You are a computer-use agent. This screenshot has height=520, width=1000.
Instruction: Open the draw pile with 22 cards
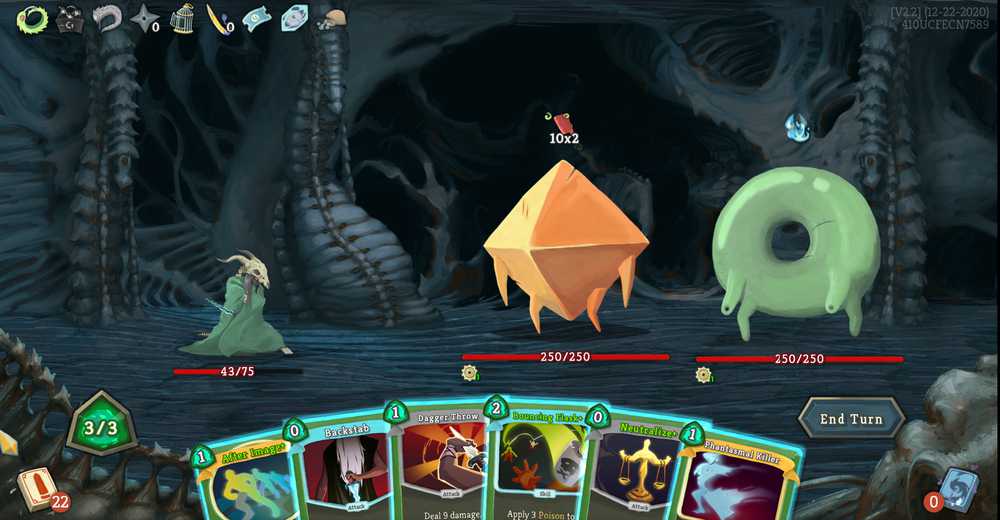[36, 488]
